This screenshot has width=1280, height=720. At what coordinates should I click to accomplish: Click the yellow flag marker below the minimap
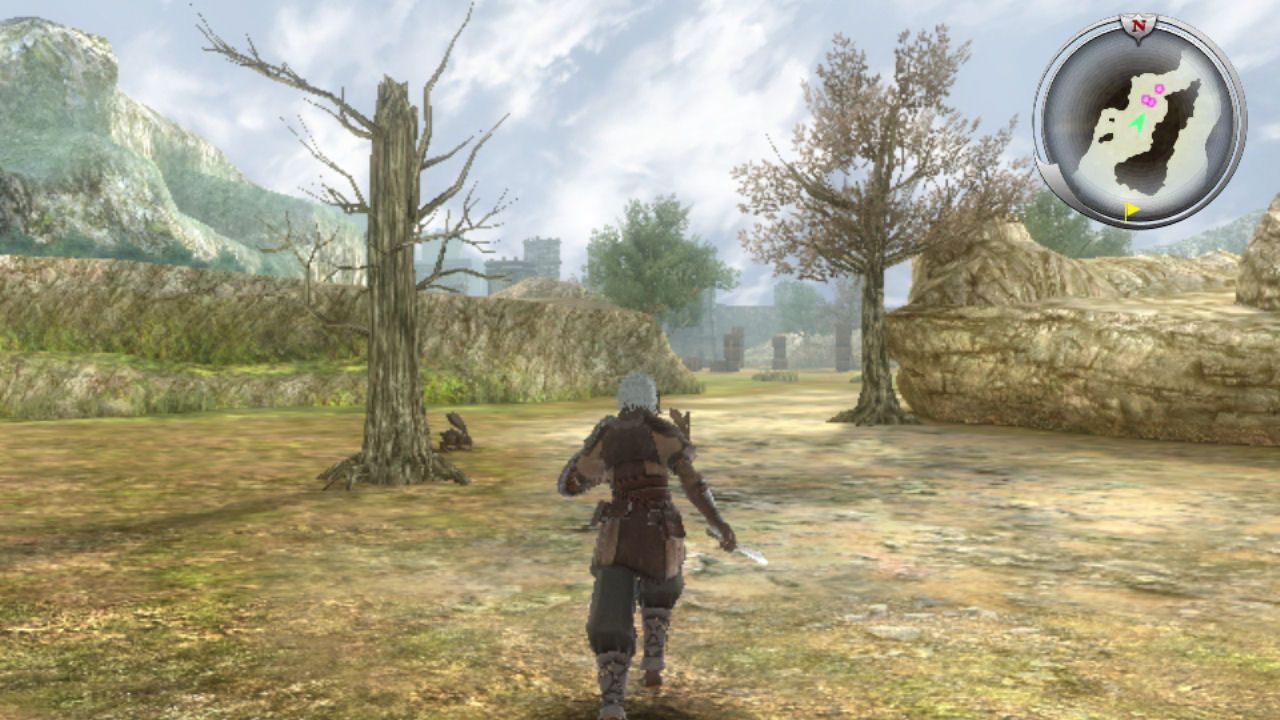coord(1131,209)
